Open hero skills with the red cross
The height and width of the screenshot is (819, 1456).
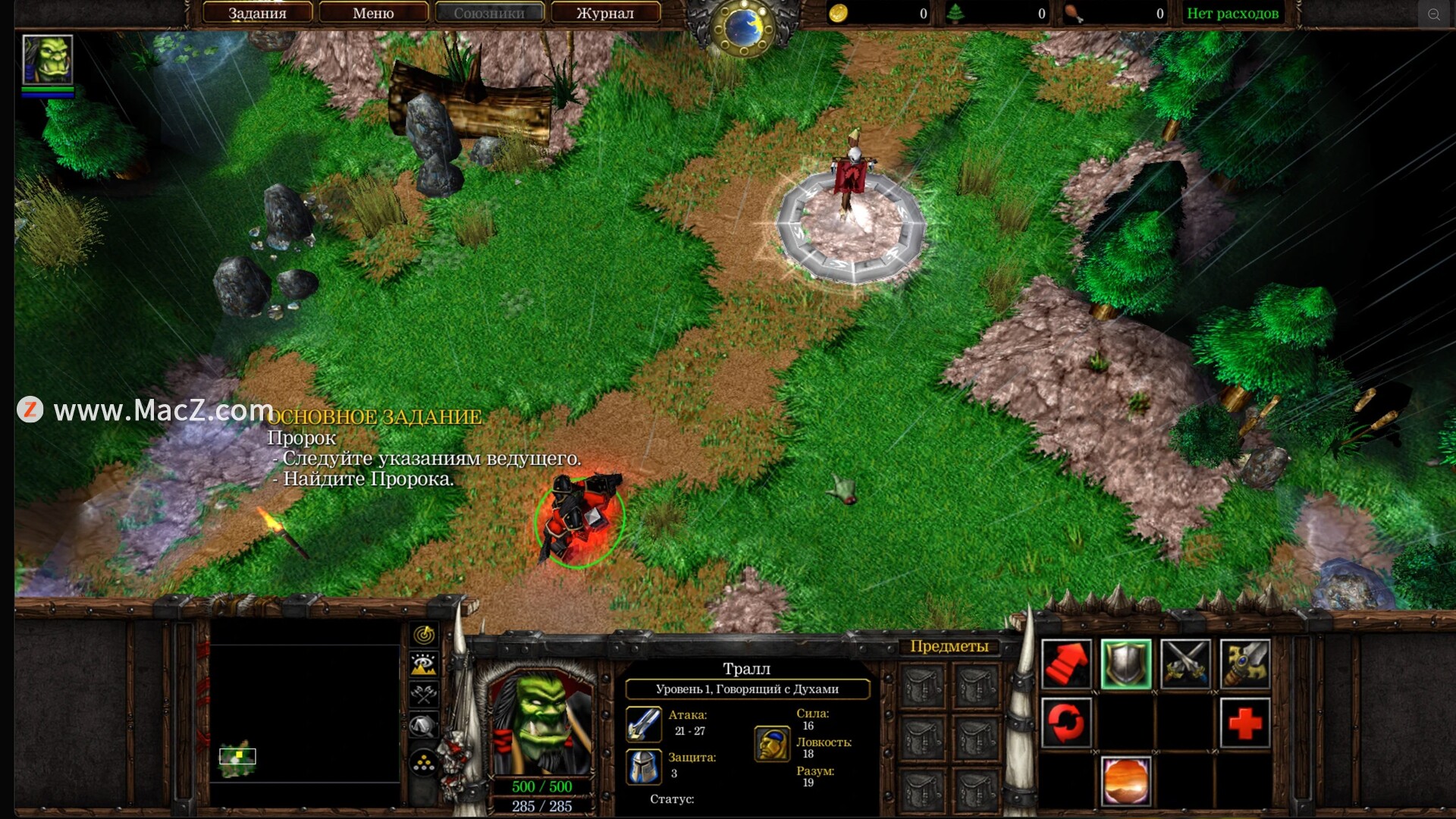click(1244, 723)
